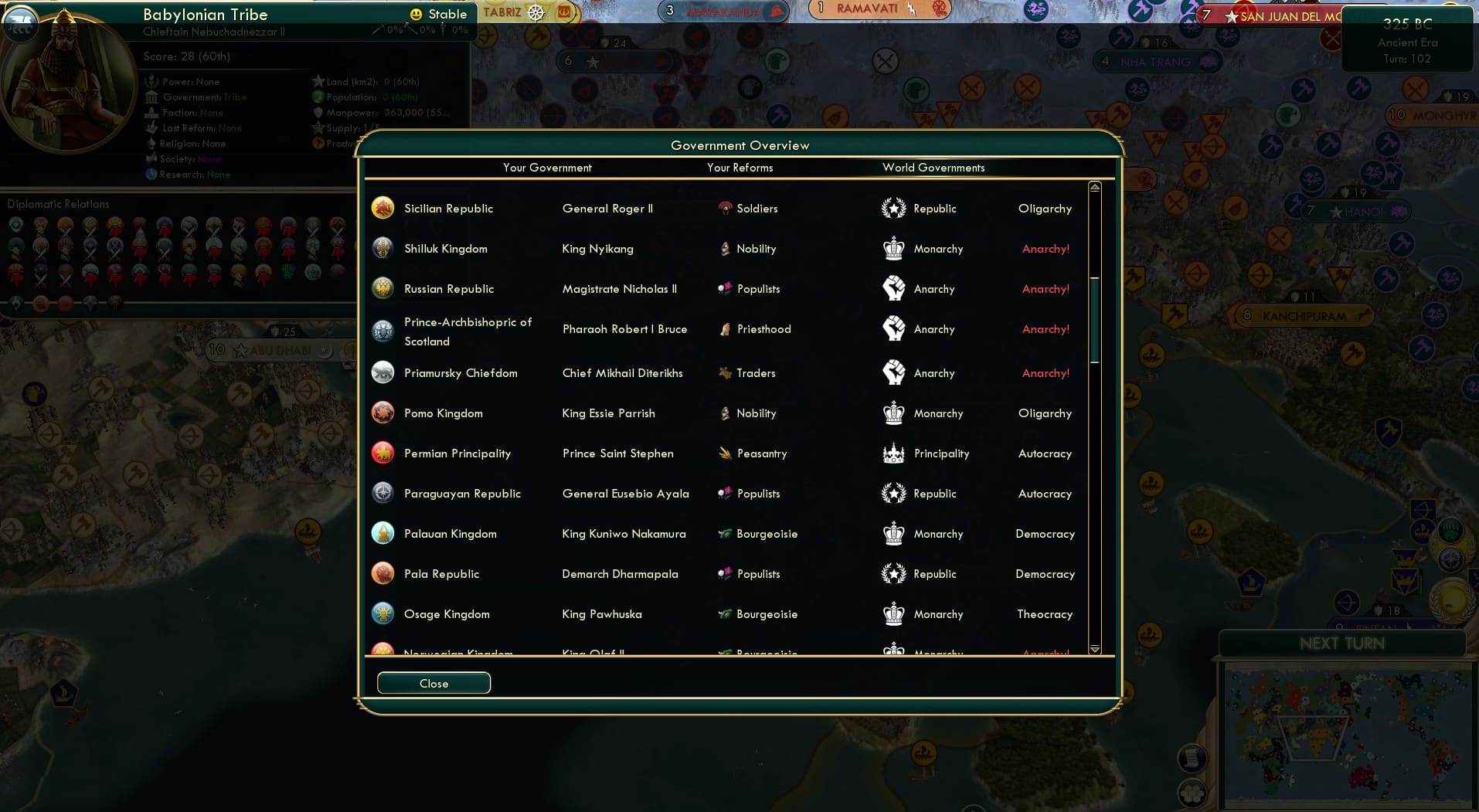Click the Monarchy crown icon beside Shilluk Kingdom
1479x812 pixels.
click(894, 248)
